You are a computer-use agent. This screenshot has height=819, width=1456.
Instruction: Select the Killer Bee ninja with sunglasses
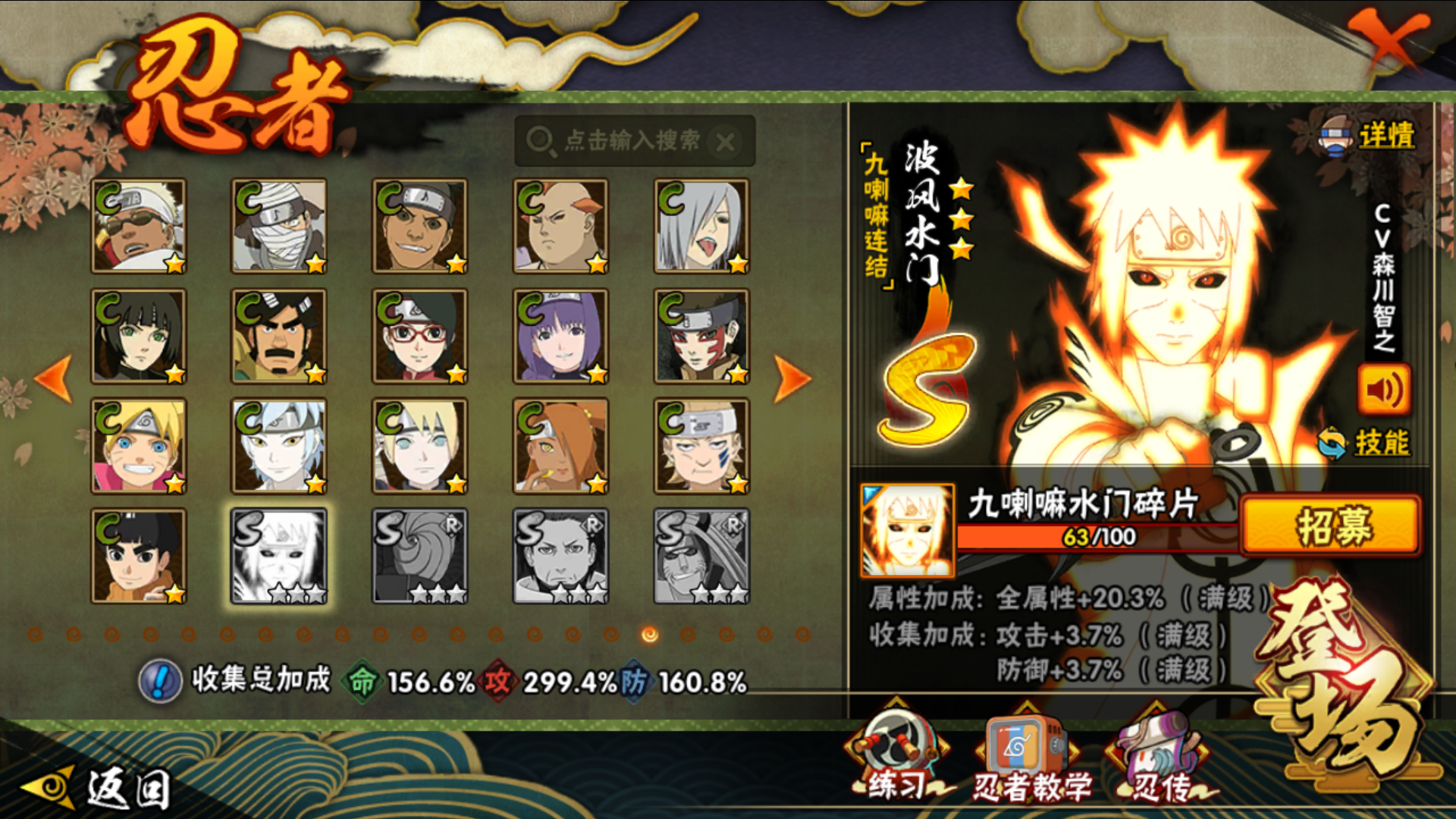pyautogui.click(x=139, y=226)
